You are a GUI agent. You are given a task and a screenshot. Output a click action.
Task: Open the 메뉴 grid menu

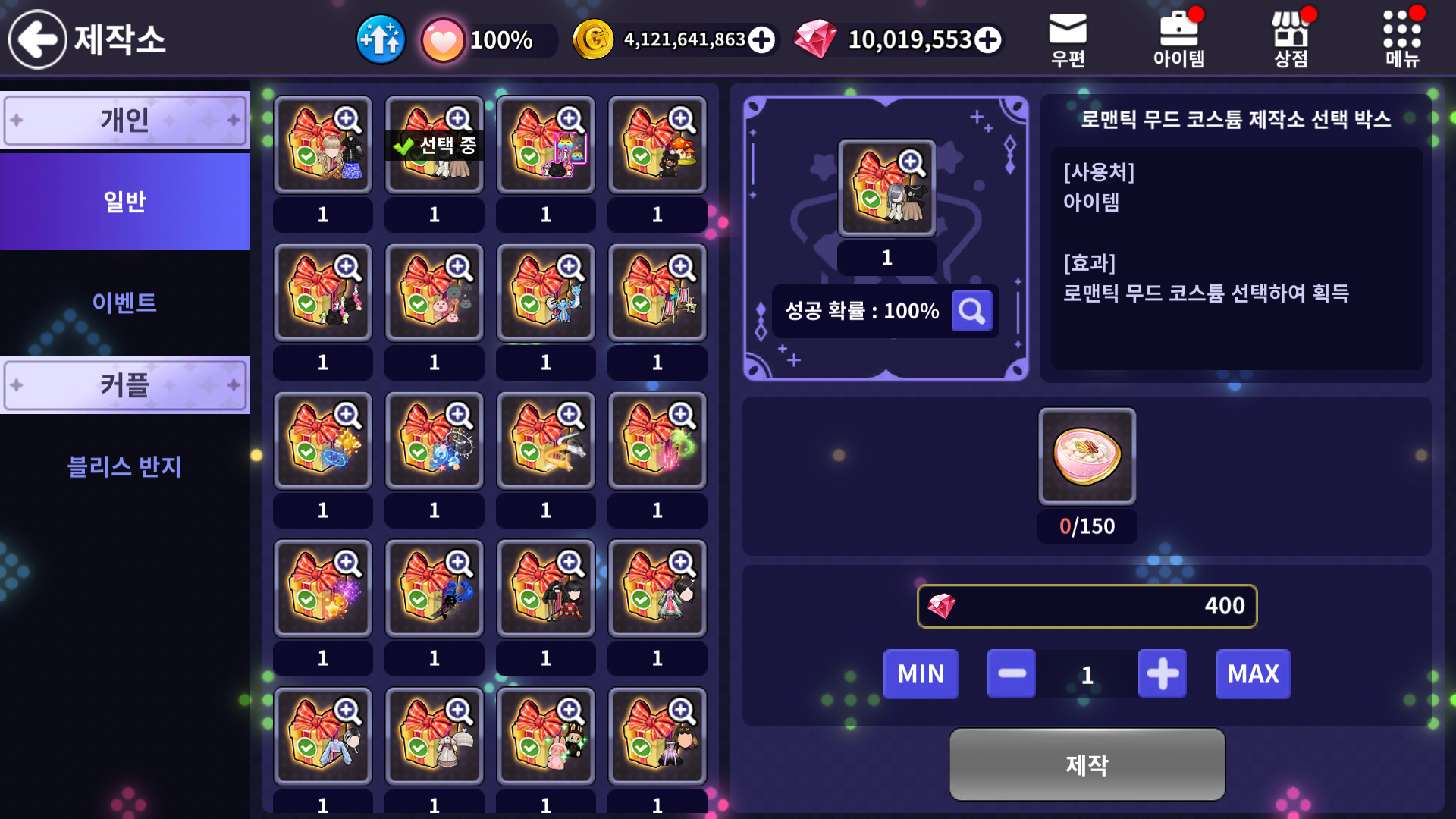[x=1401, y=39]
